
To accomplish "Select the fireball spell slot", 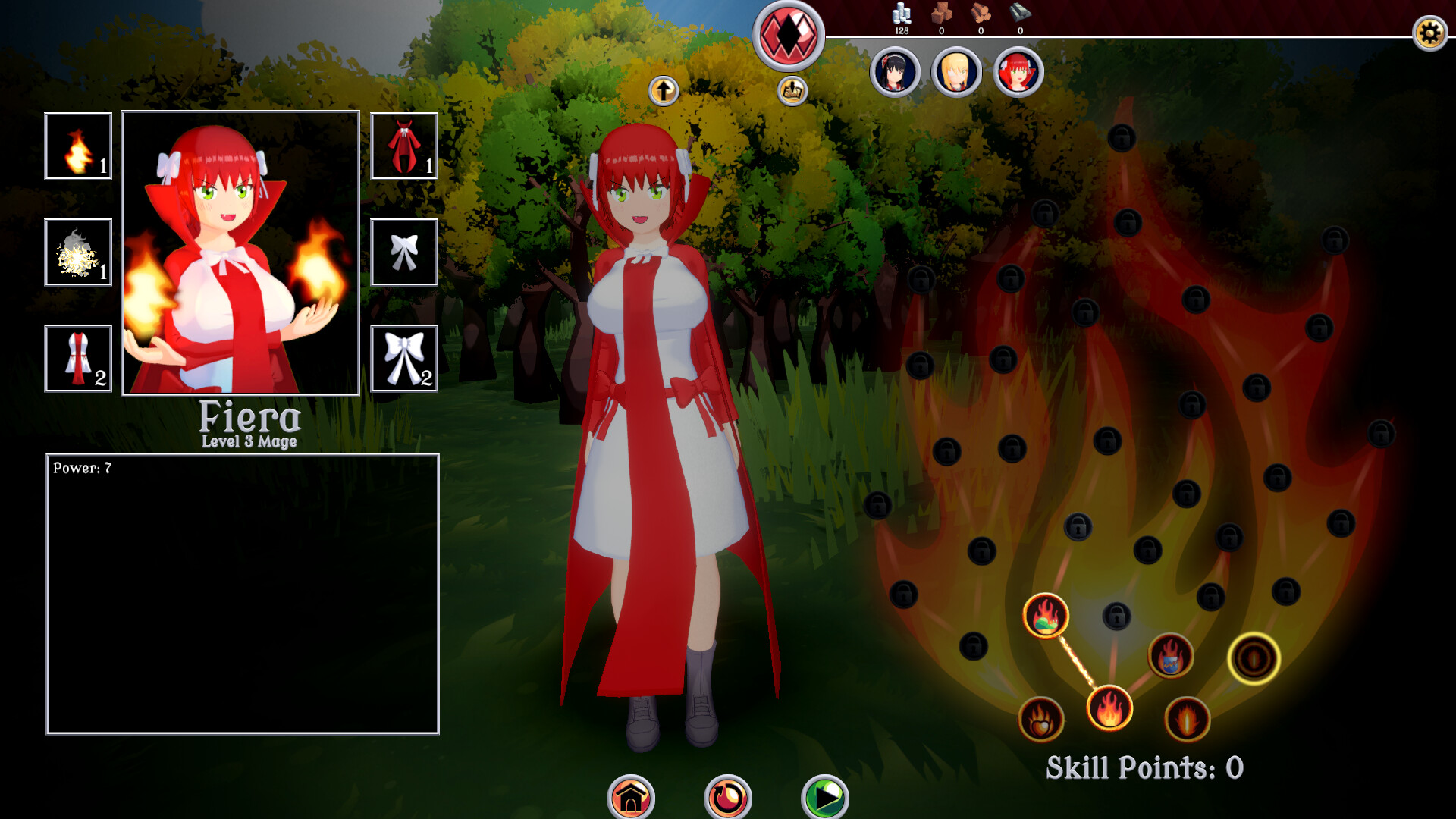I will (x=78, y=146).
